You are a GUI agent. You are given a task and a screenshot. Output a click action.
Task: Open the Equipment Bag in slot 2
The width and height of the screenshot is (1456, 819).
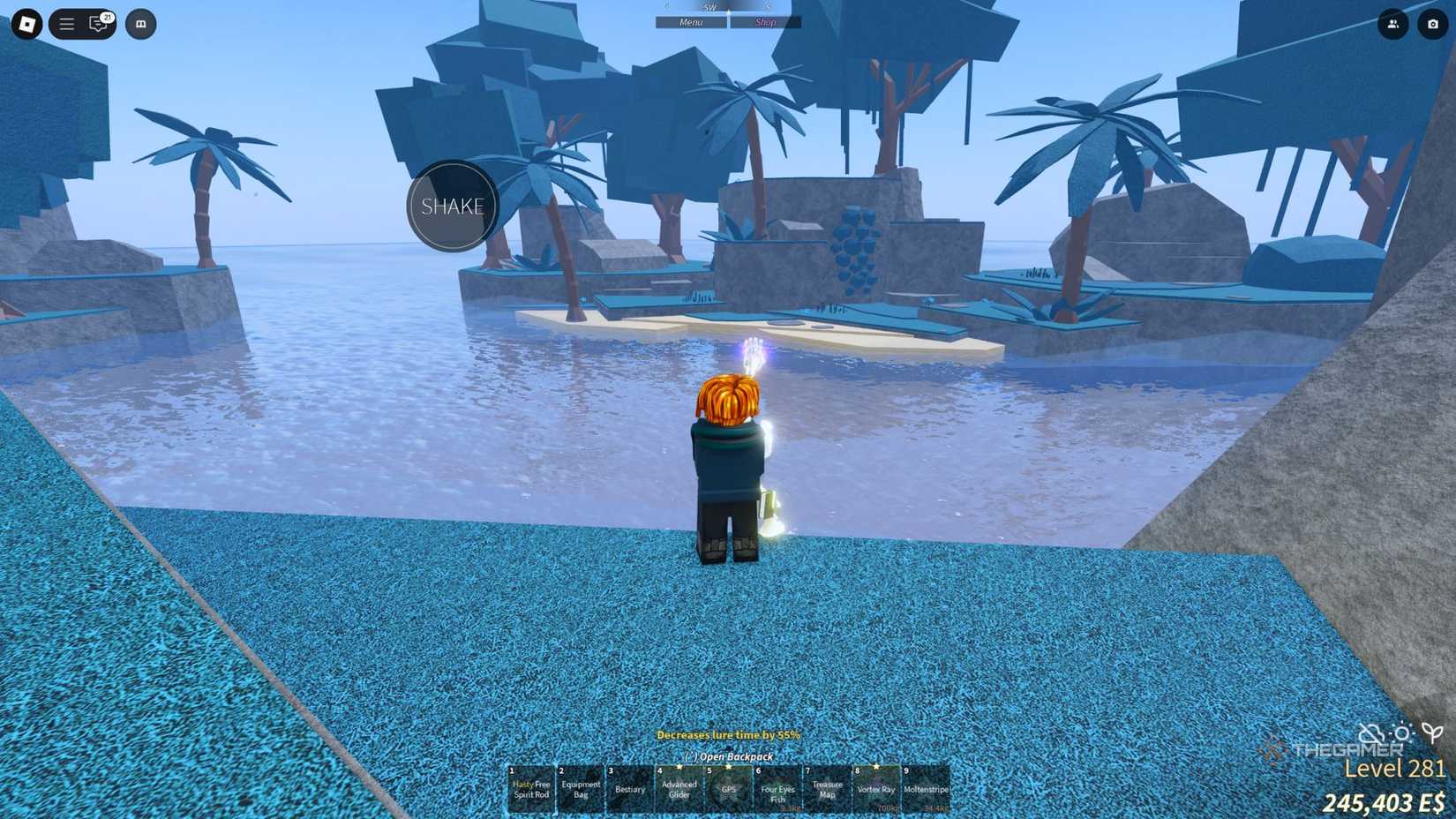pos(582,788)
